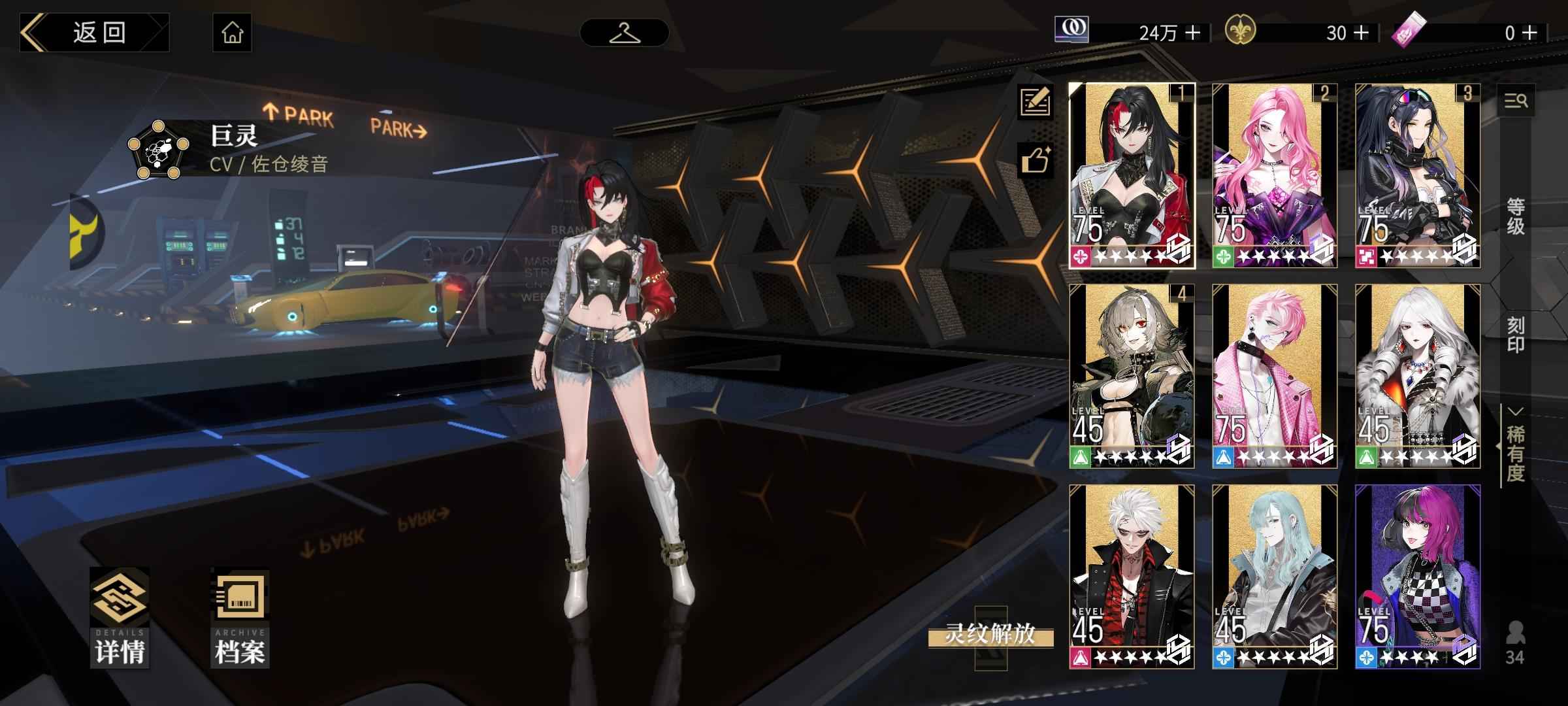1568x706 pixels.
Task: Select the pink long-haired character card
Action: (x=1275, y=175)
